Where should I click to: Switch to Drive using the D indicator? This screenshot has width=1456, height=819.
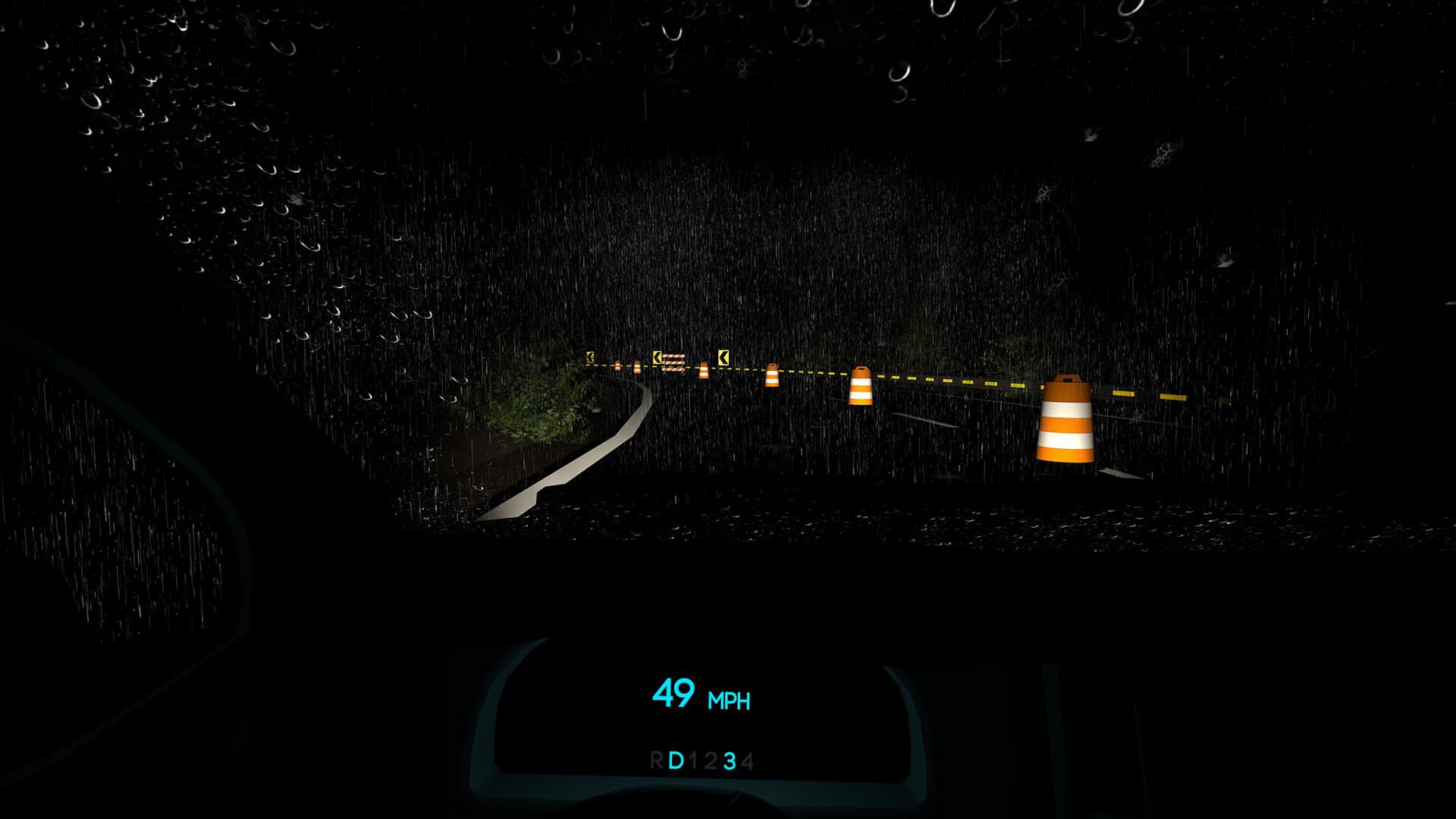[676, 761]
